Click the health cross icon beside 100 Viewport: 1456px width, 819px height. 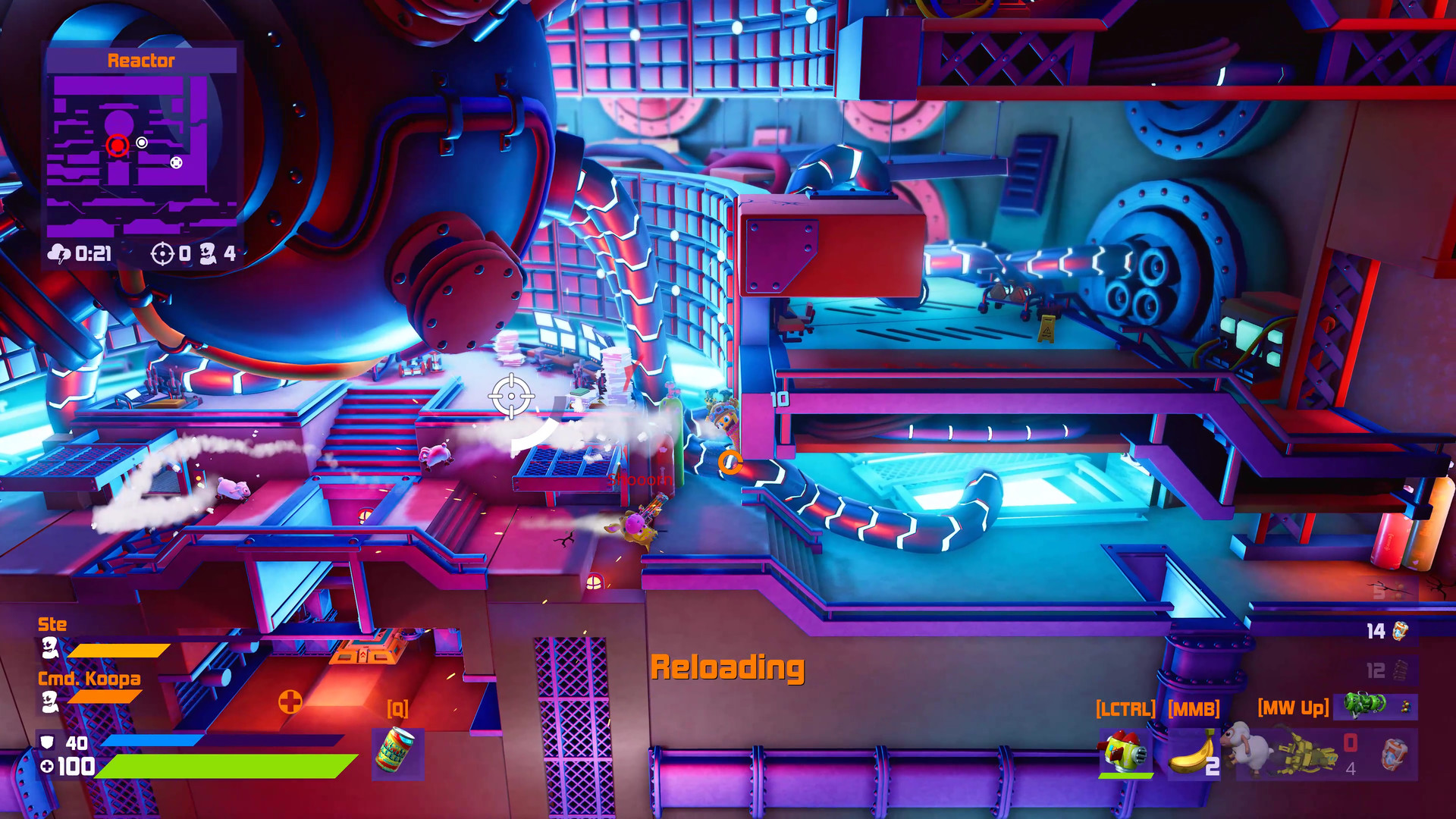47,768
